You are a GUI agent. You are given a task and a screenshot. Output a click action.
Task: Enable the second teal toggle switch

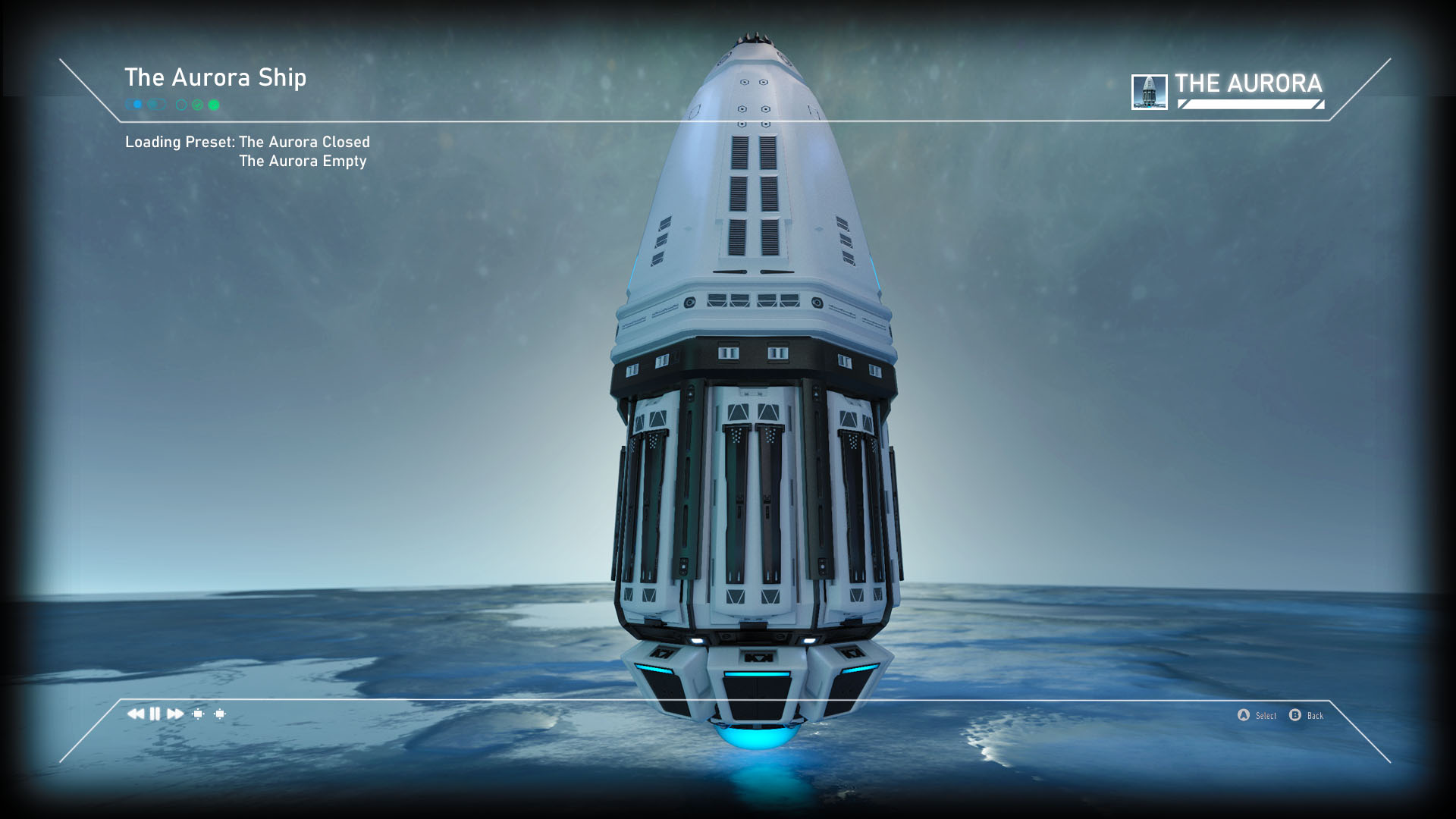click(156, 105)
